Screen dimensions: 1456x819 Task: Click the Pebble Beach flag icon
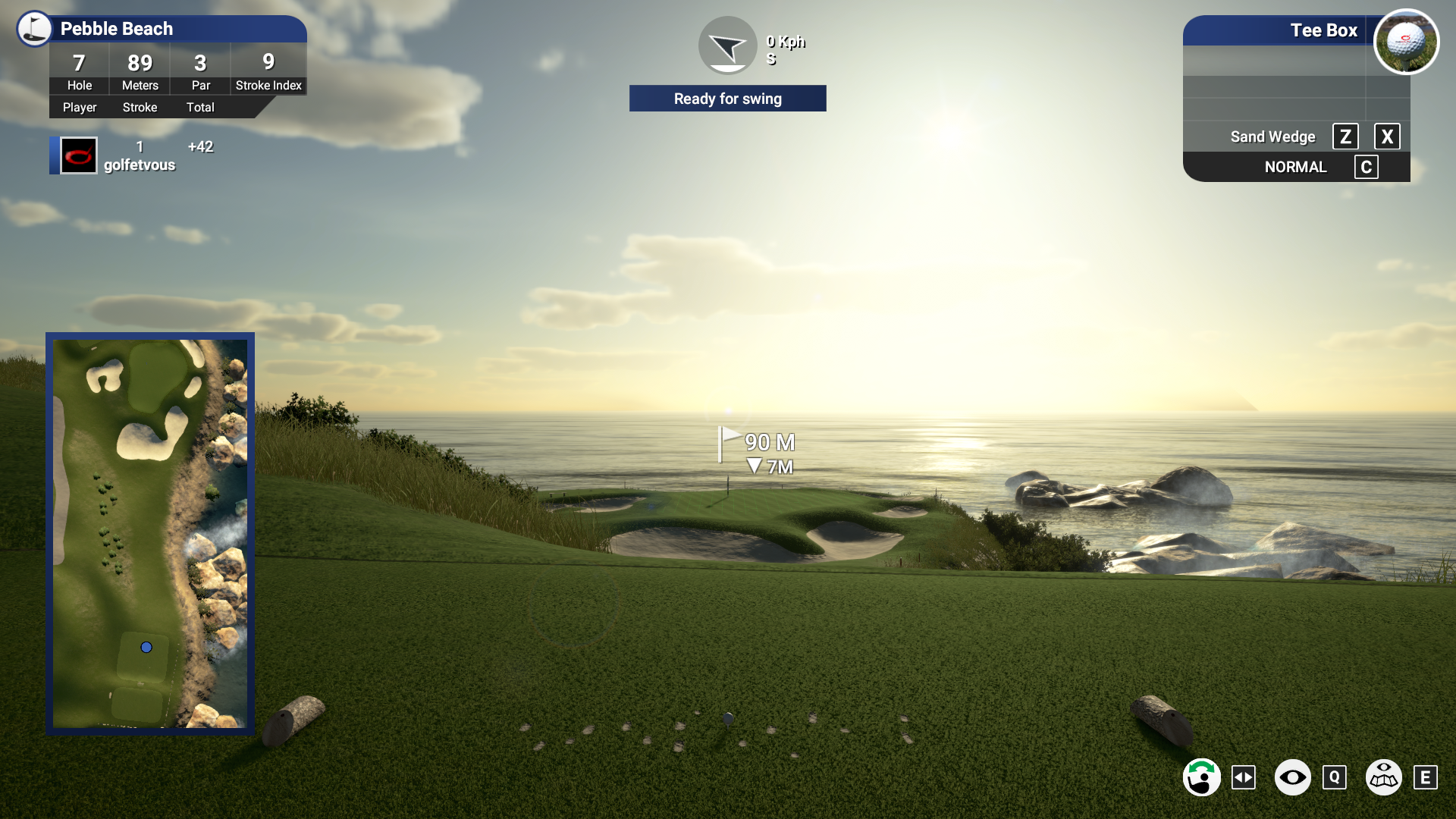pyautogui.click(x=35, y=29)
